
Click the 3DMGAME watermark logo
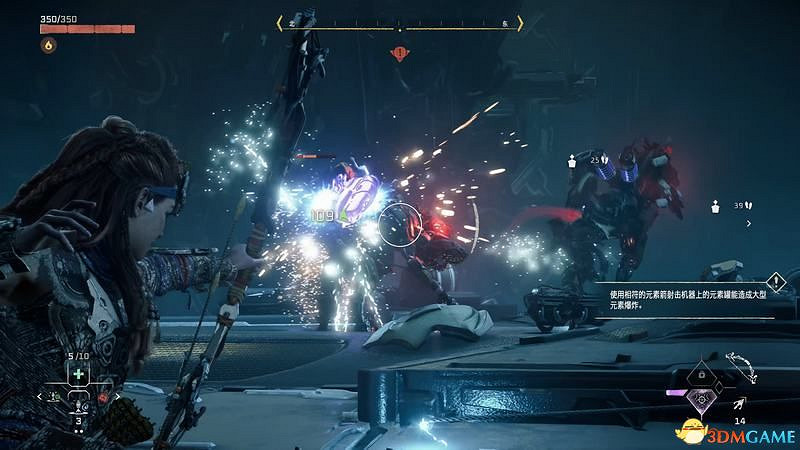(x=742, y=432)
